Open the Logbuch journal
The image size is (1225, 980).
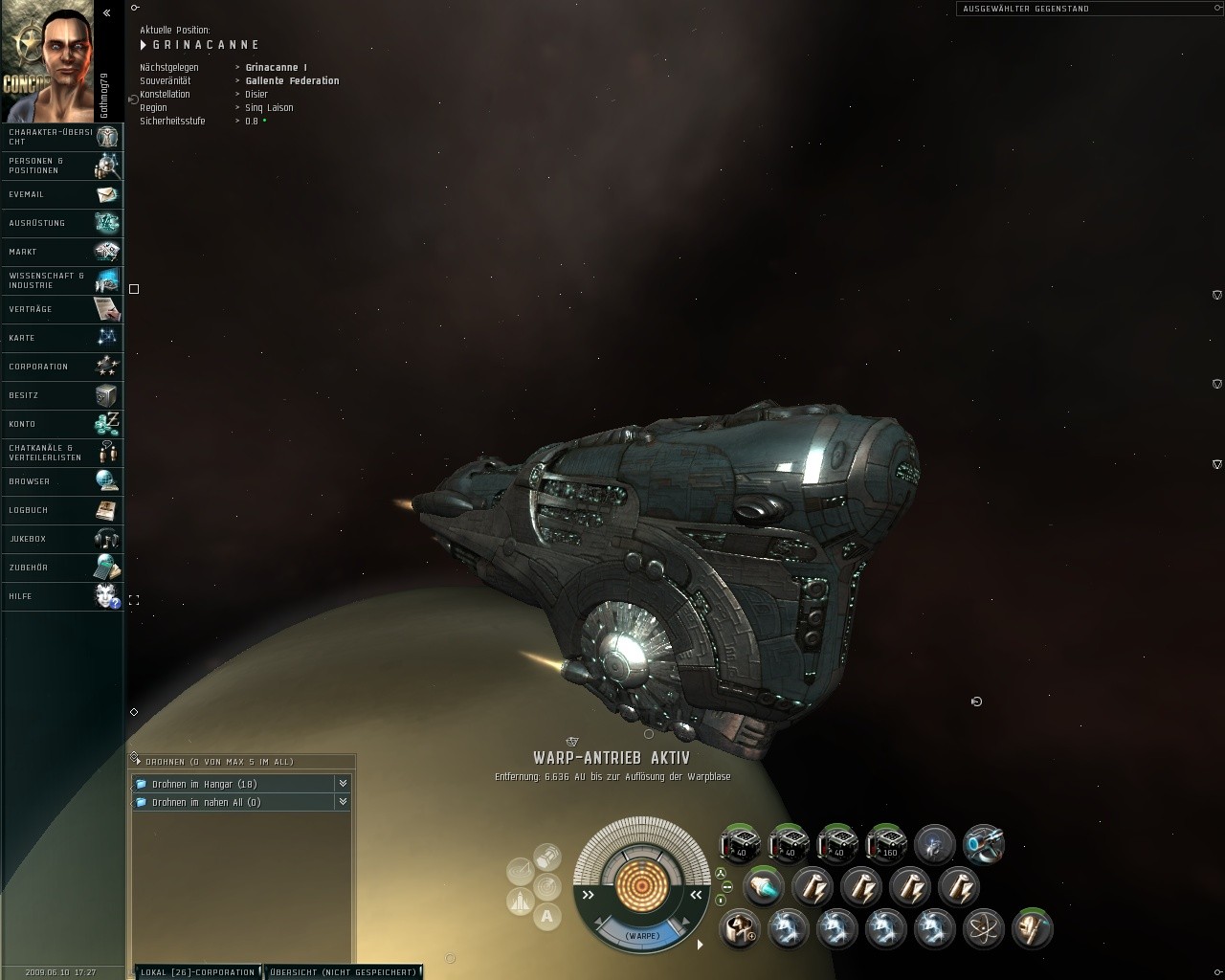tap(63, 510)
